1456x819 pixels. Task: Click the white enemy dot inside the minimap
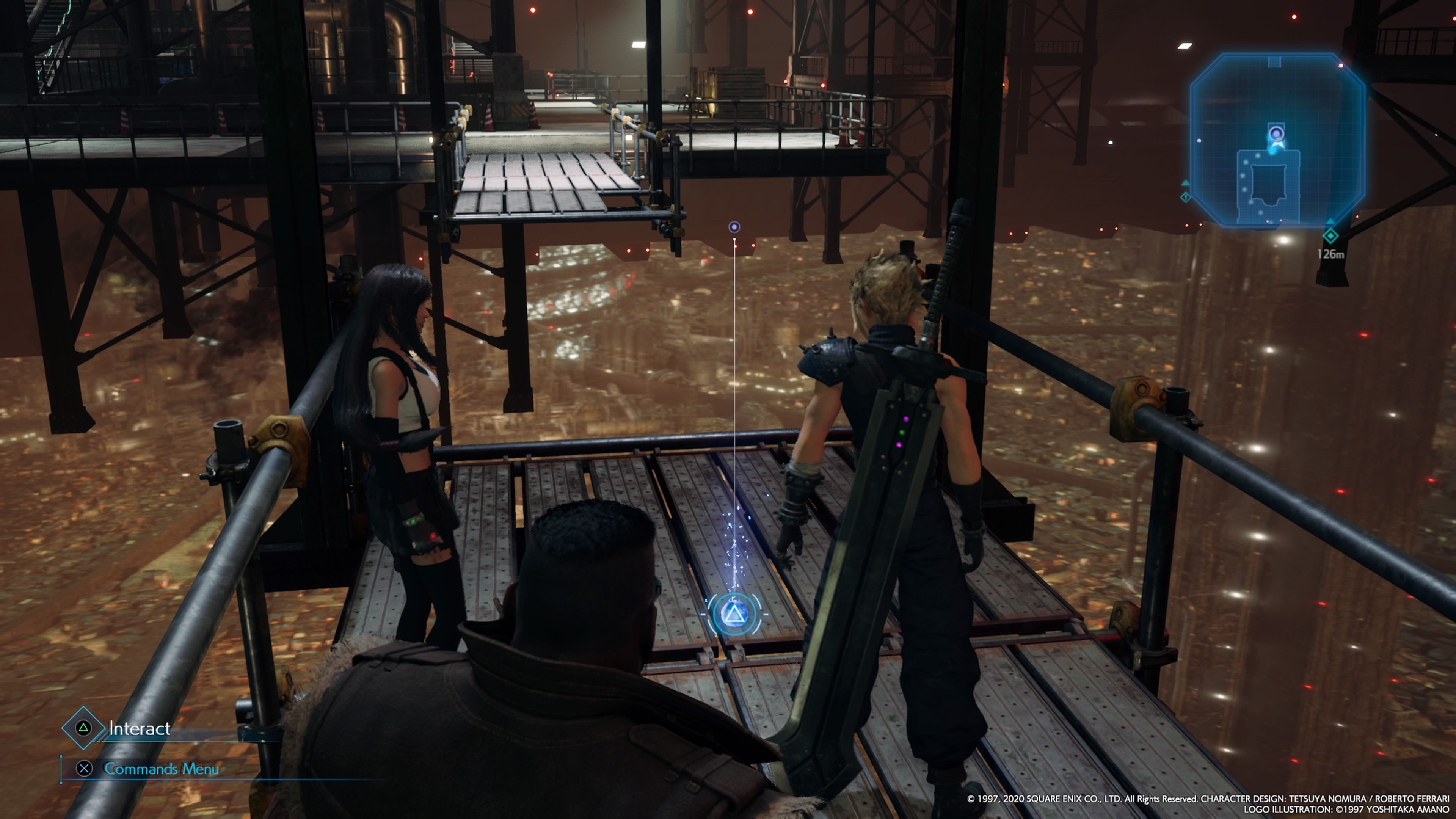point(1199,140)
